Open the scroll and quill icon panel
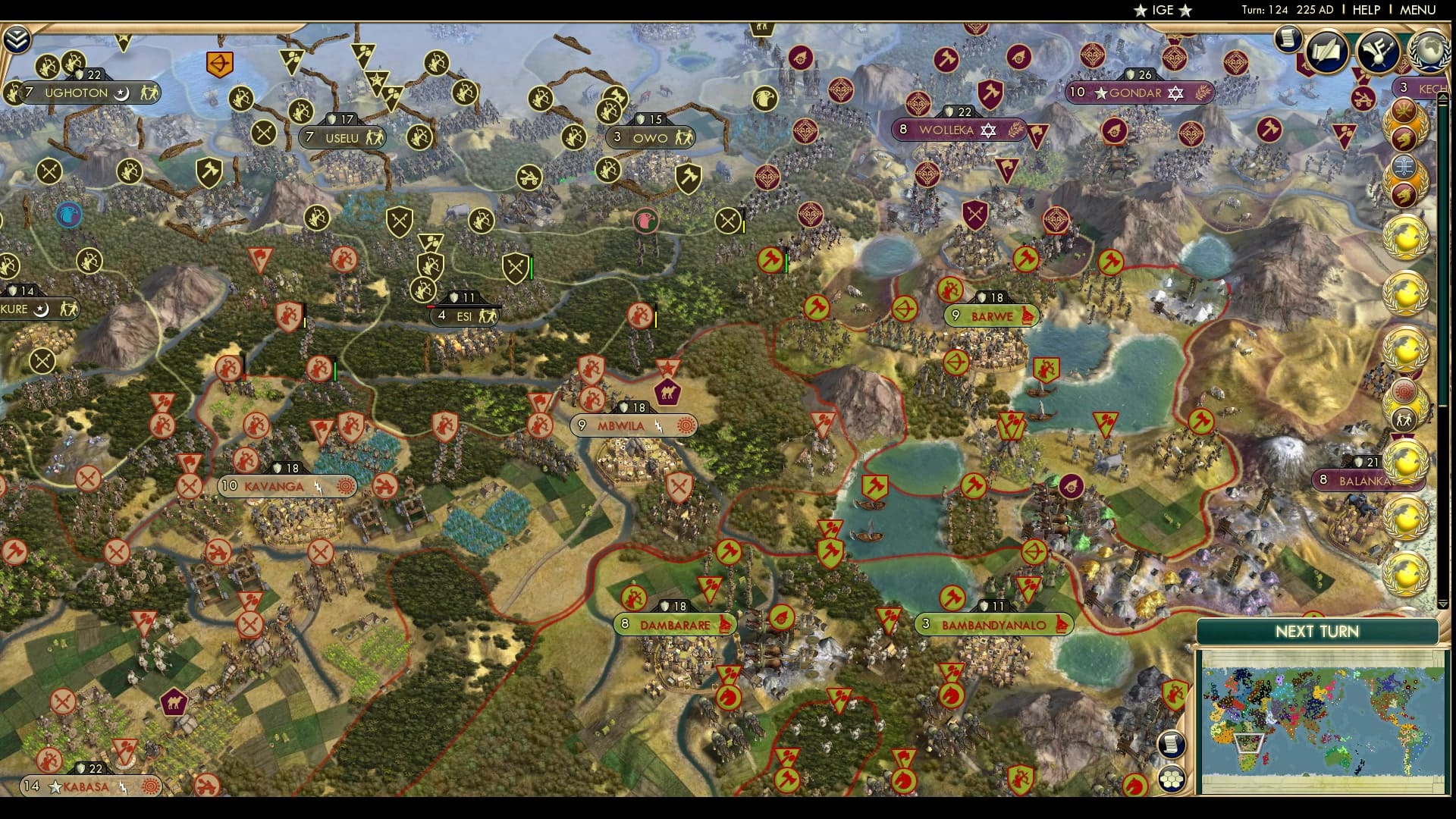The image size is (1456, 819). [1327, 50]
